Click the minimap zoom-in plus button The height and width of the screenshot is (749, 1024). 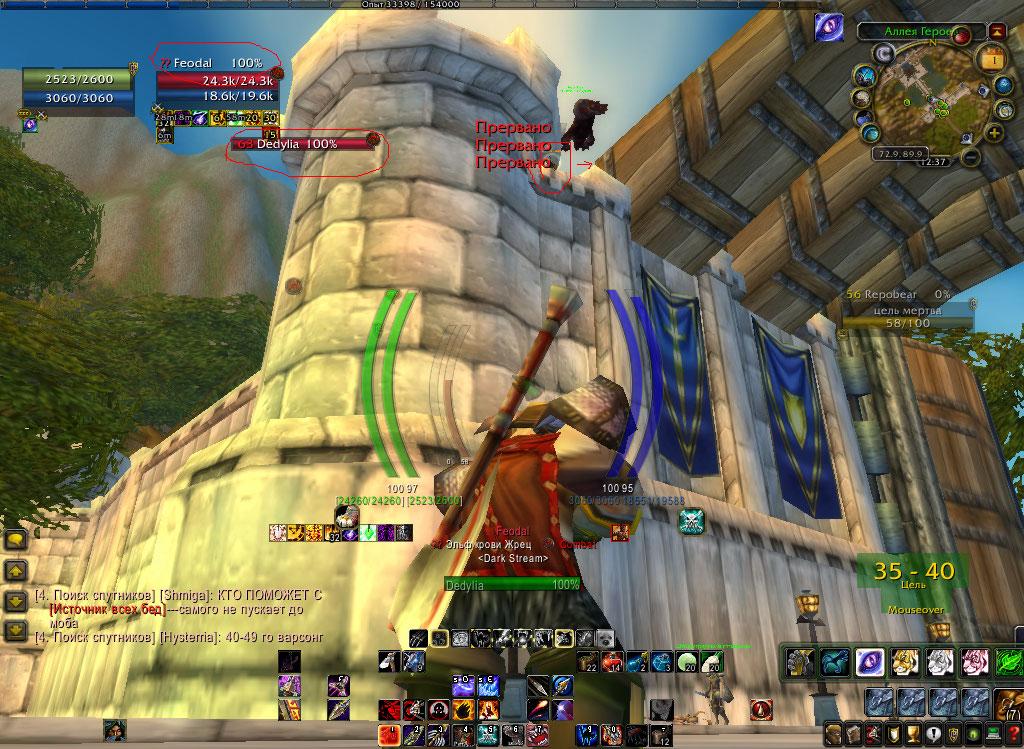click(996, 133)
